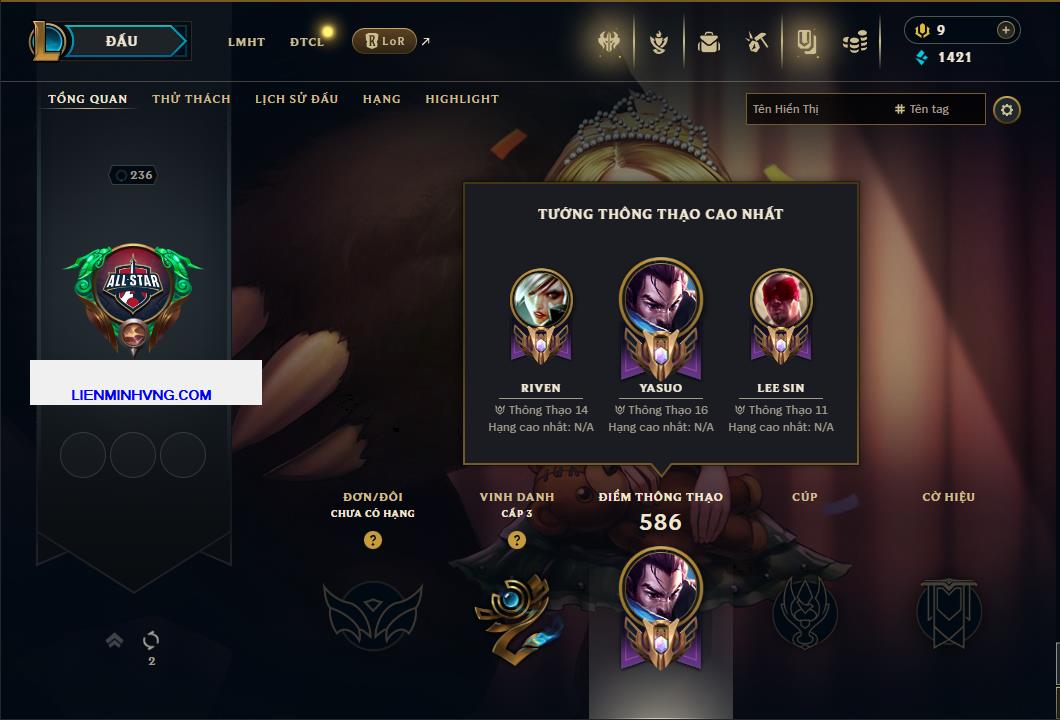
Task: Open the Lịch Sử Đấu tab
Action: pyautogui.click(x=296, y=99)
